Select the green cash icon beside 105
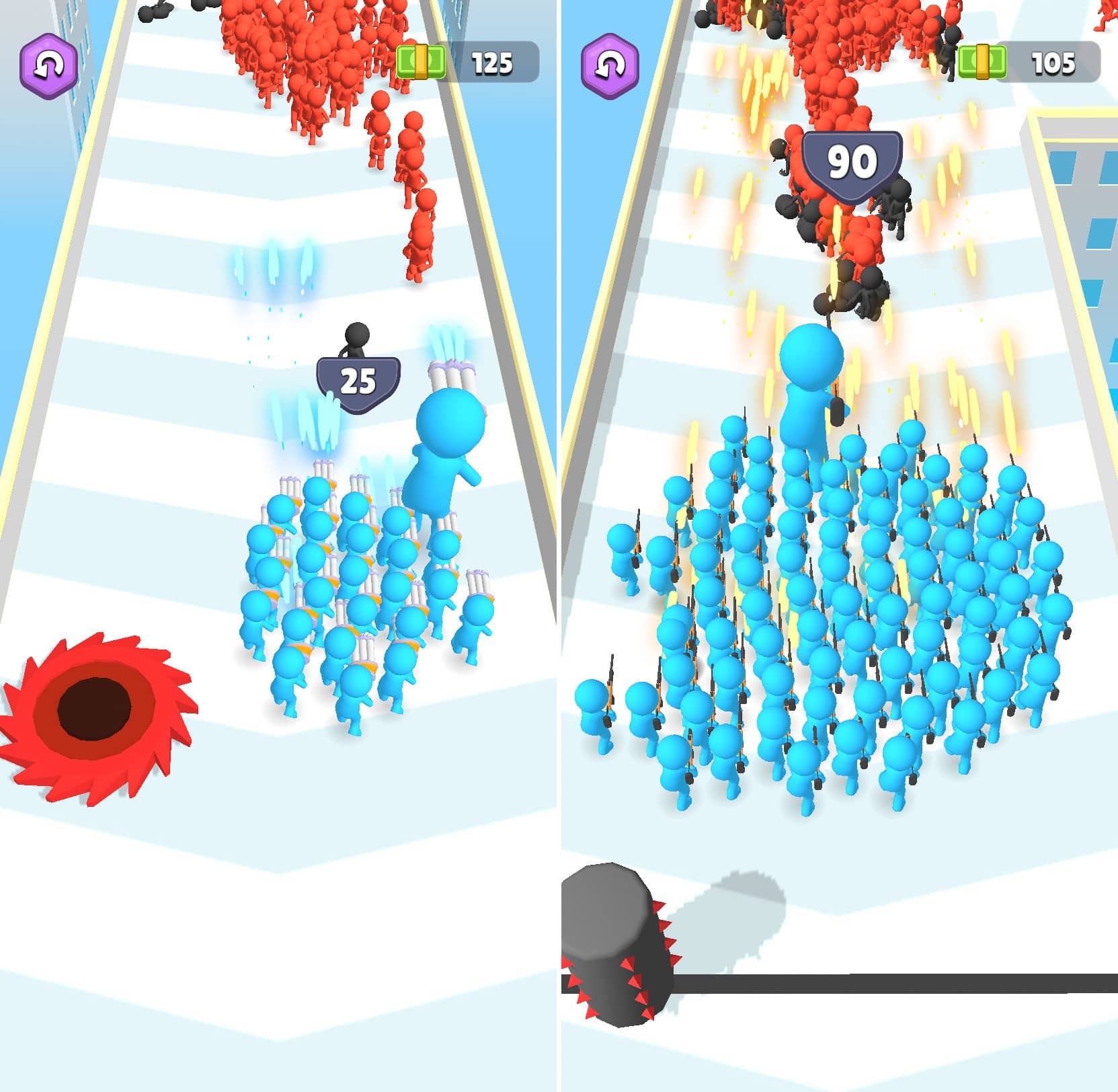The height and width of the screenshot is (1092, 1118). point(982,61)
